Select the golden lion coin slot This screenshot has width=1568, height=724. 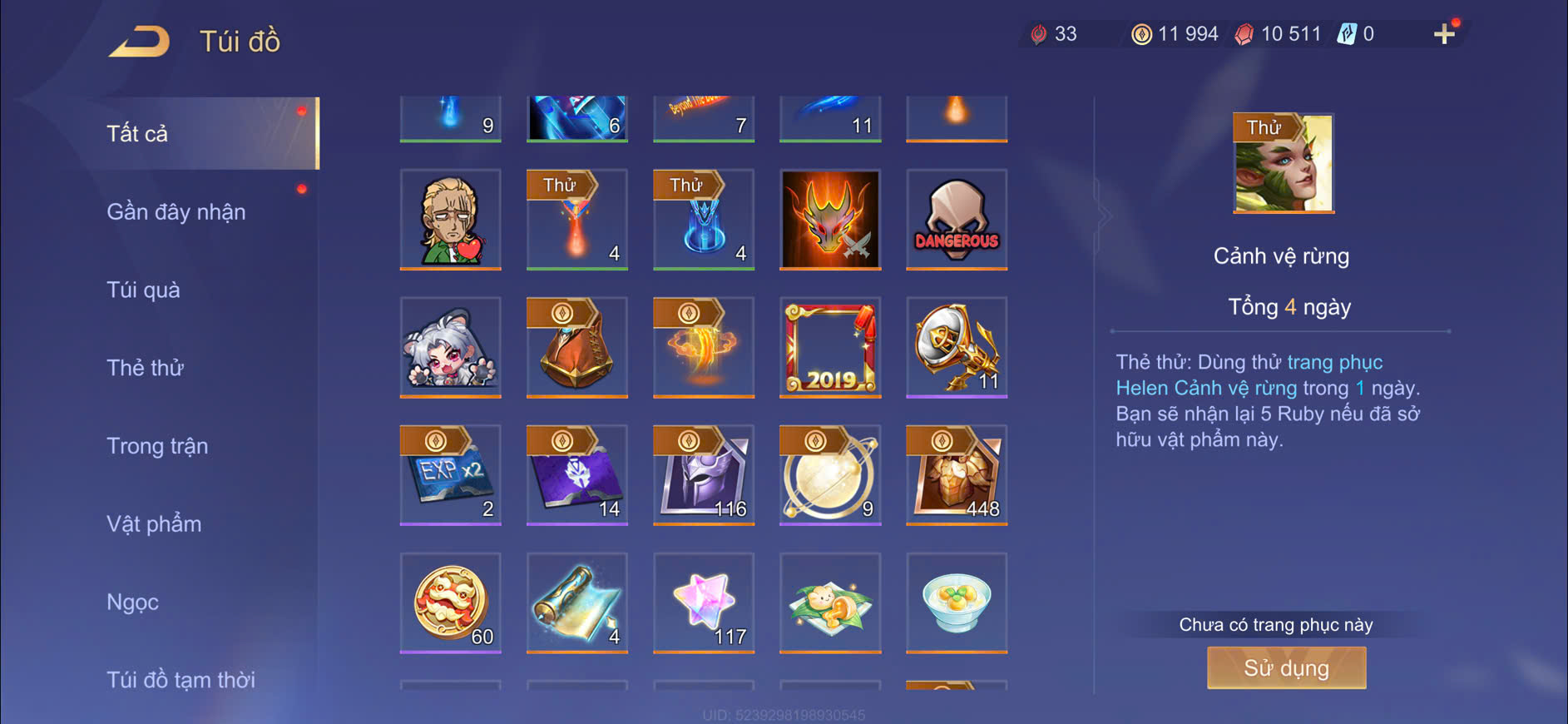point(450,603)
